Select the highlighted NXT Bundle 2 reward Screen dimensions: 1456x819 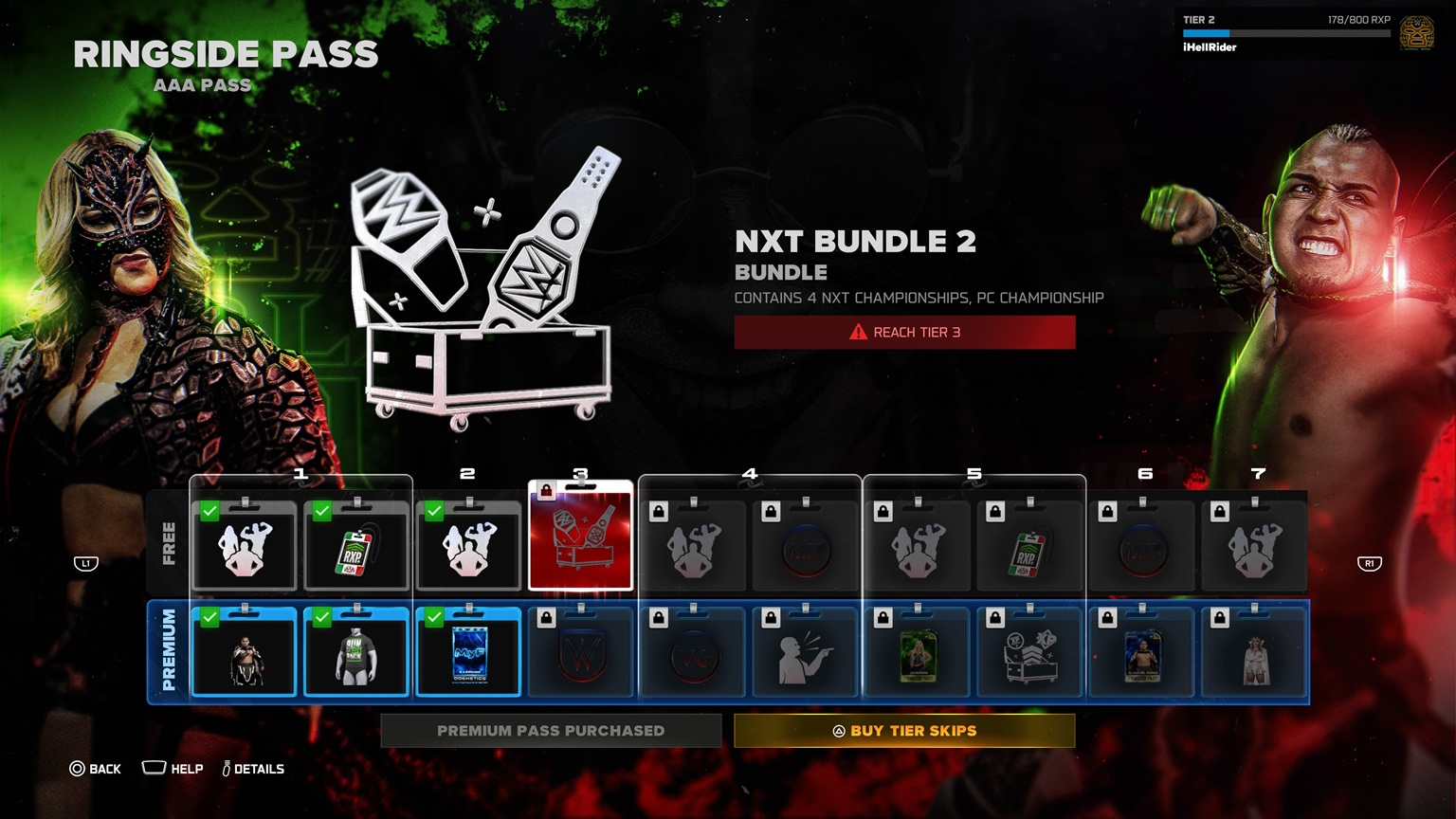click(580, 537)
